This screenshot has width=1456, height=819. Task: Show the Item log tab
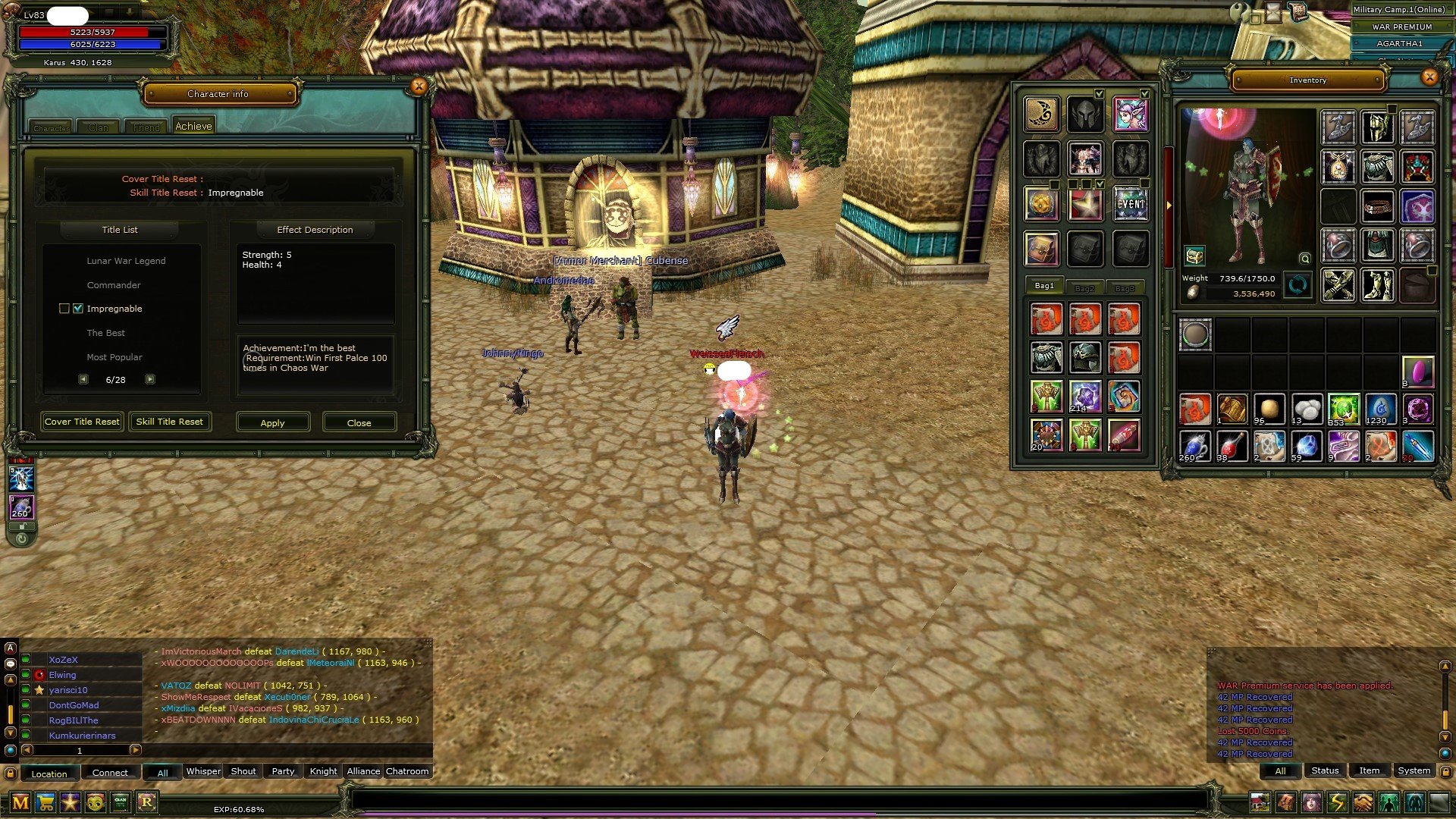1369,770
